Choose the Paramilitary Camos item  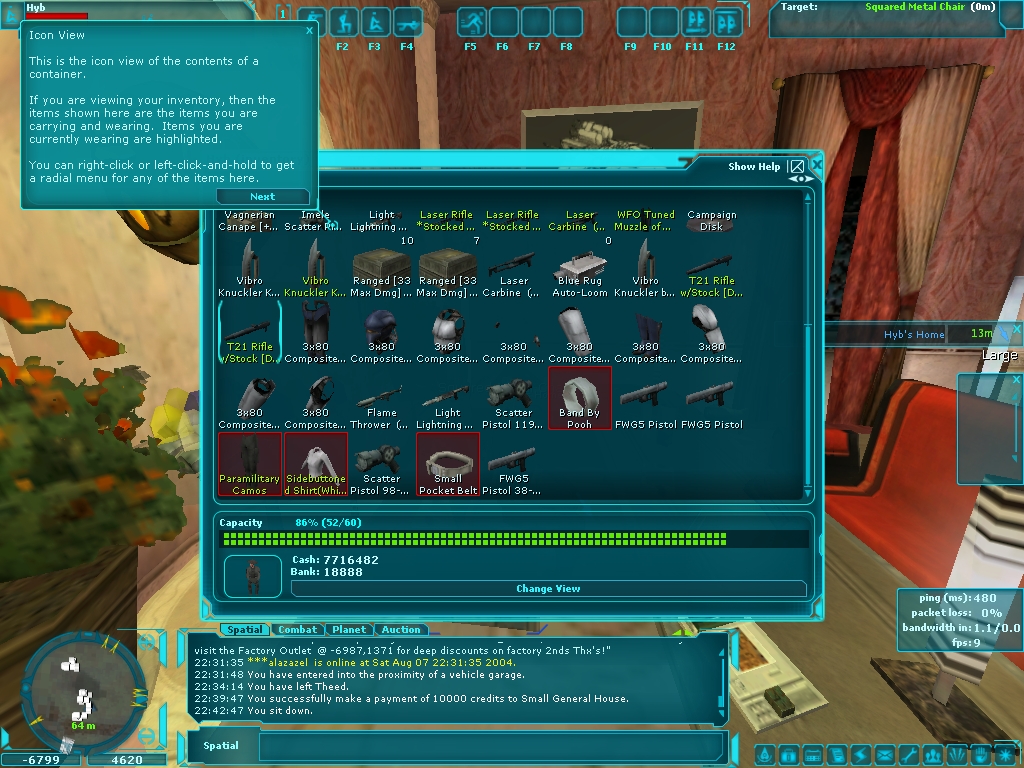coord(249,464)
